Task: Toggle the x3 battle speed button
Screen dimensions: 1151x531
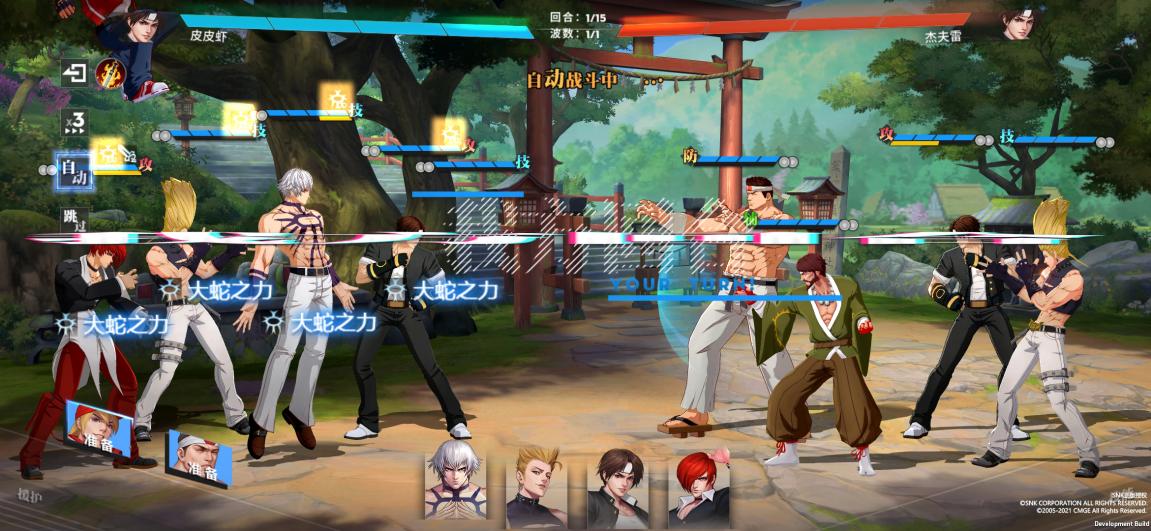Action: [x=74, y=123]
